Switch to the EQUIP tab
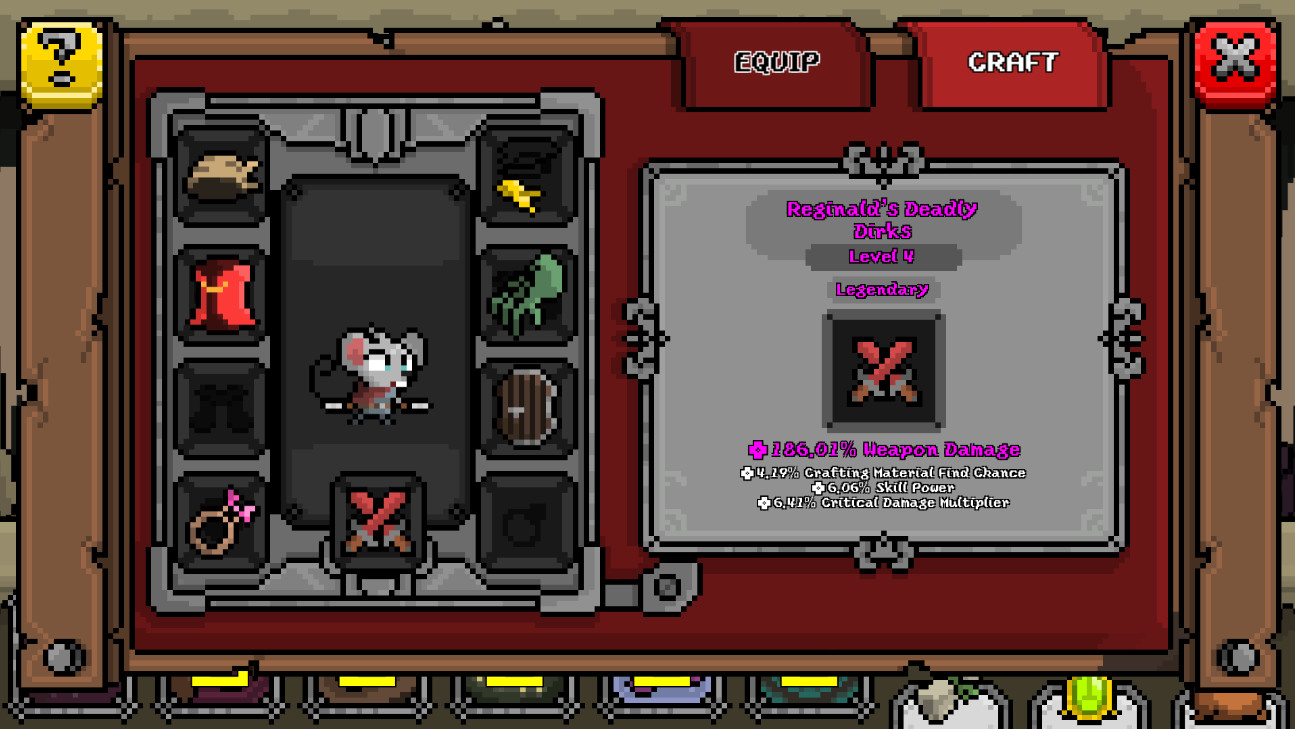This screenshot has height=729, width=1295. [x=778, y=64]
